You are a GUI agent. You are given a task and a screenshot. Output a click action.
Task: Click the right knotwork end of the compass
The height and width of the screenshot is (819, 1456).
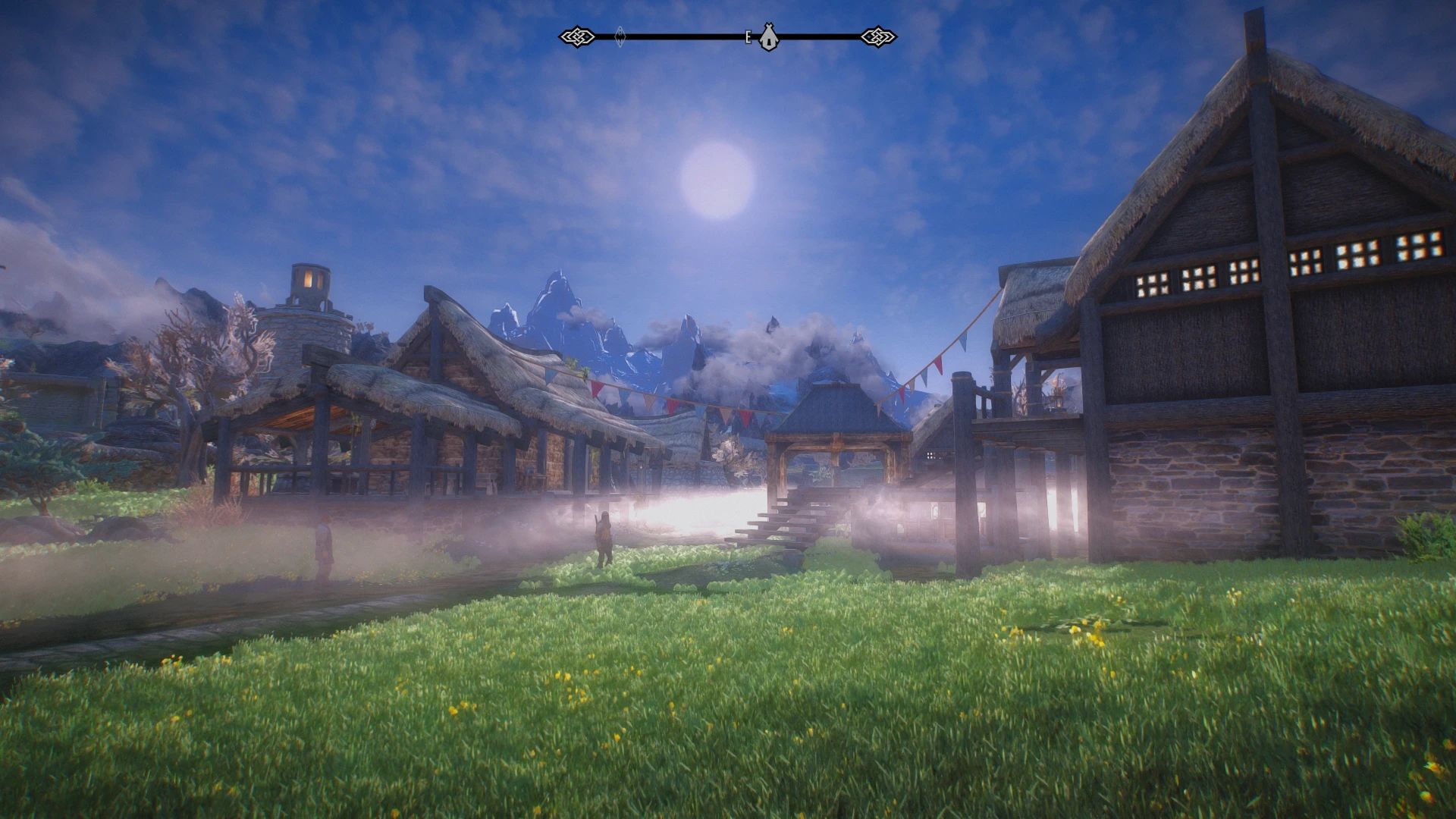[x=877, y=35]
